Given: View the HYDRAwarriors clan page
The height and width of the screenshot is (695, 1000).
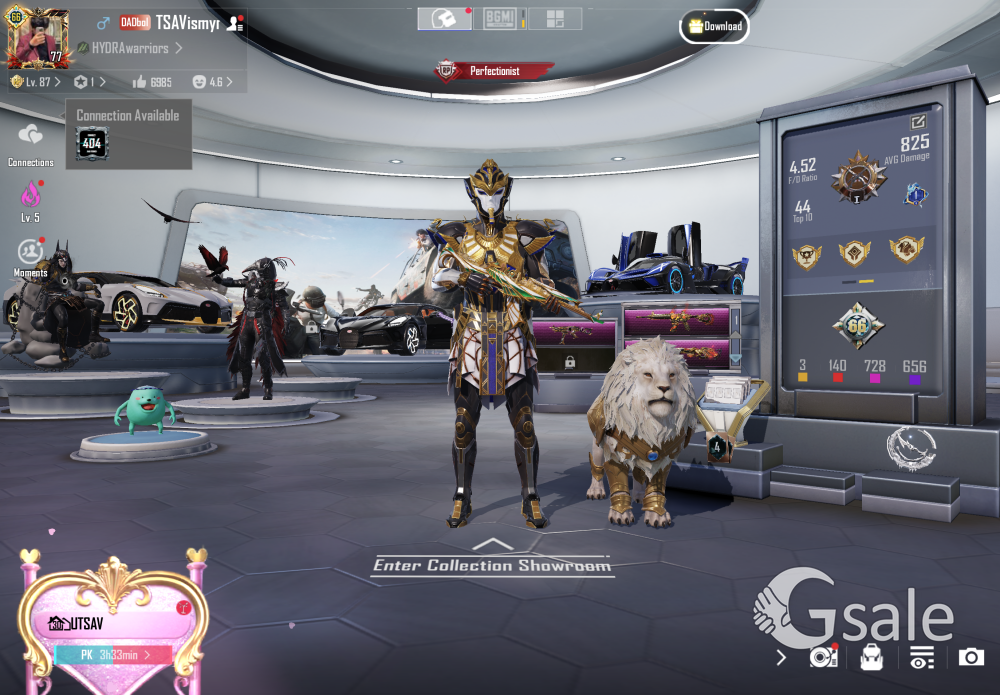Looking at the screenshot, I should pyautogui.click(x=130, y=48).
